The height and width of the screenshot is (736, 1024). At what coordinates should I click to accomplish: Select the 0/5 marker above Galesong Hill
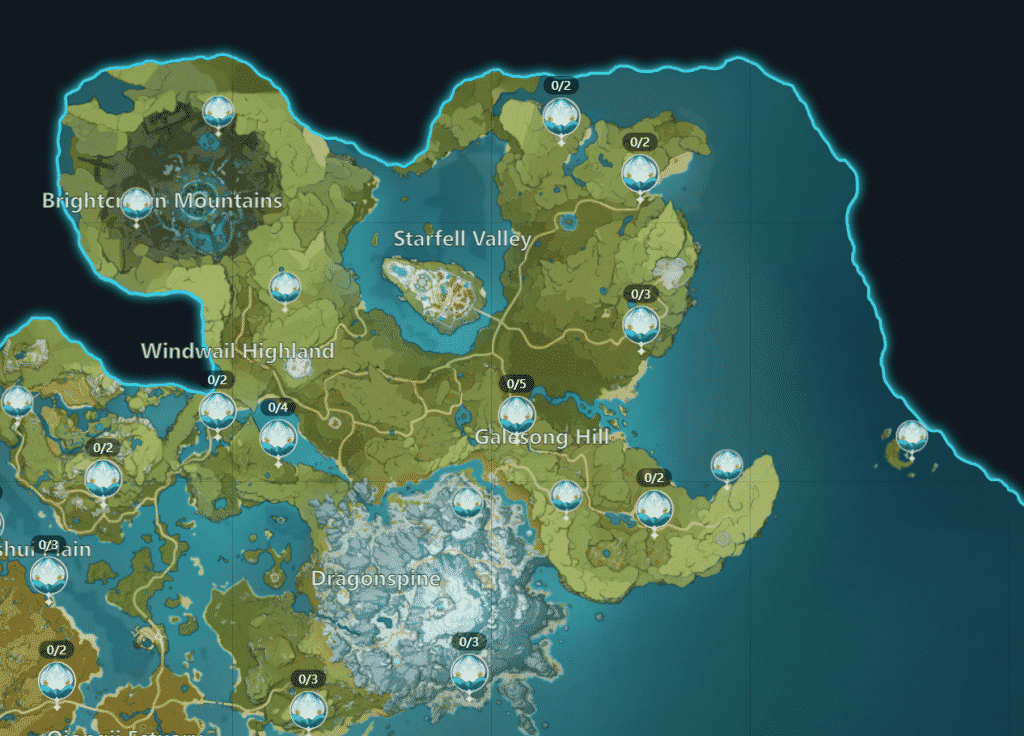(x=516, y=413)
